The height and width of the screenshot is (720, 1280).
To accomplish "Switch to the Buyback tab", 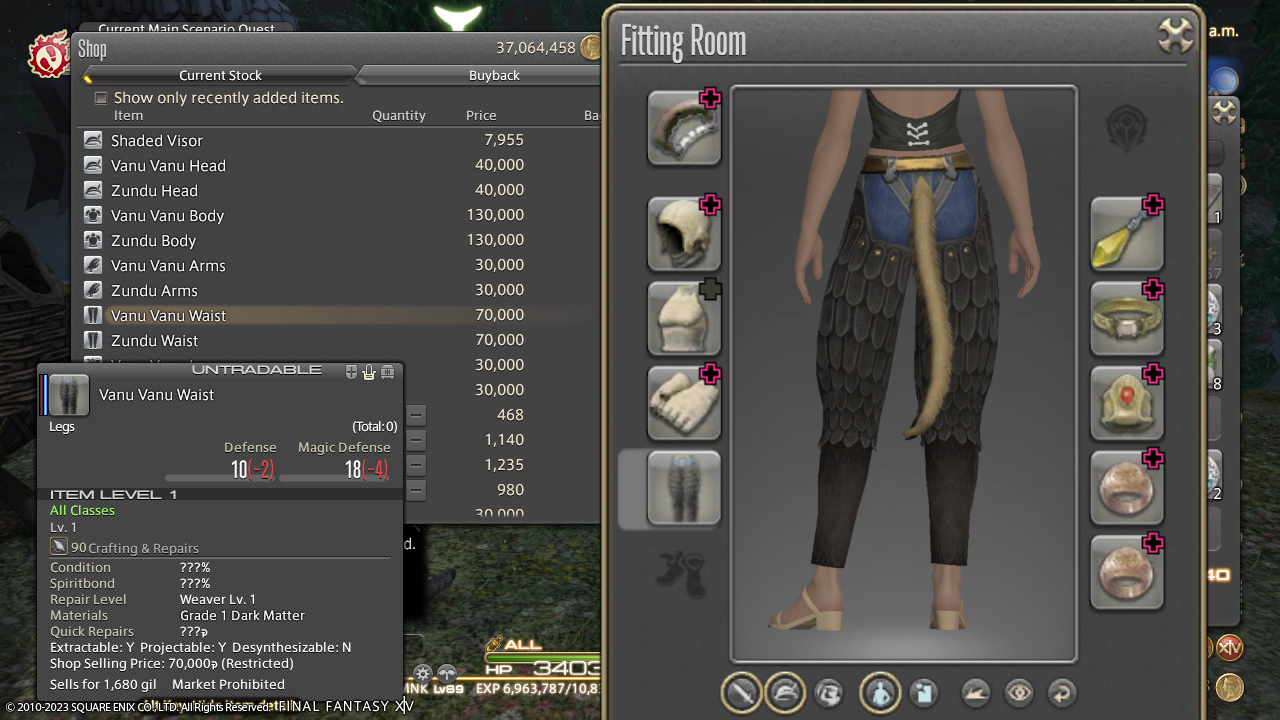I will click(494, 75).
